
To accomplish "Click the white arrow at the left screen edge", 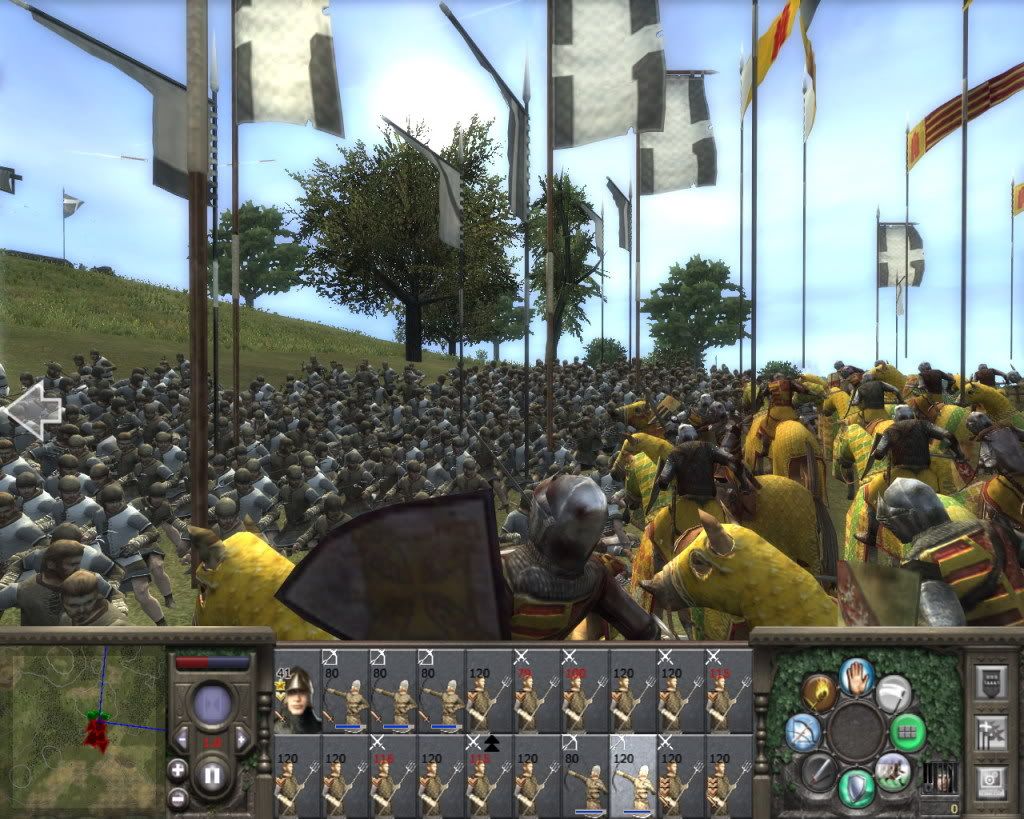I will pos(32,410).
